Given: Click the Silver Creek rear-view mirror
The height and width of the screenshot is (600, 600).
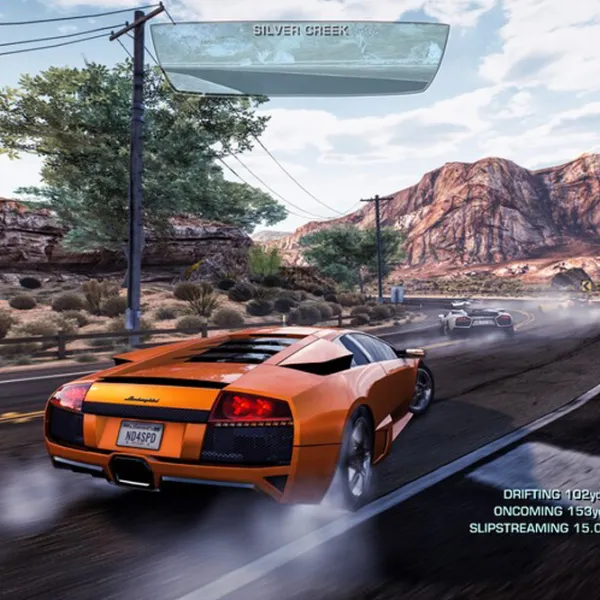Looking at the screenshot, I should 300,58.
